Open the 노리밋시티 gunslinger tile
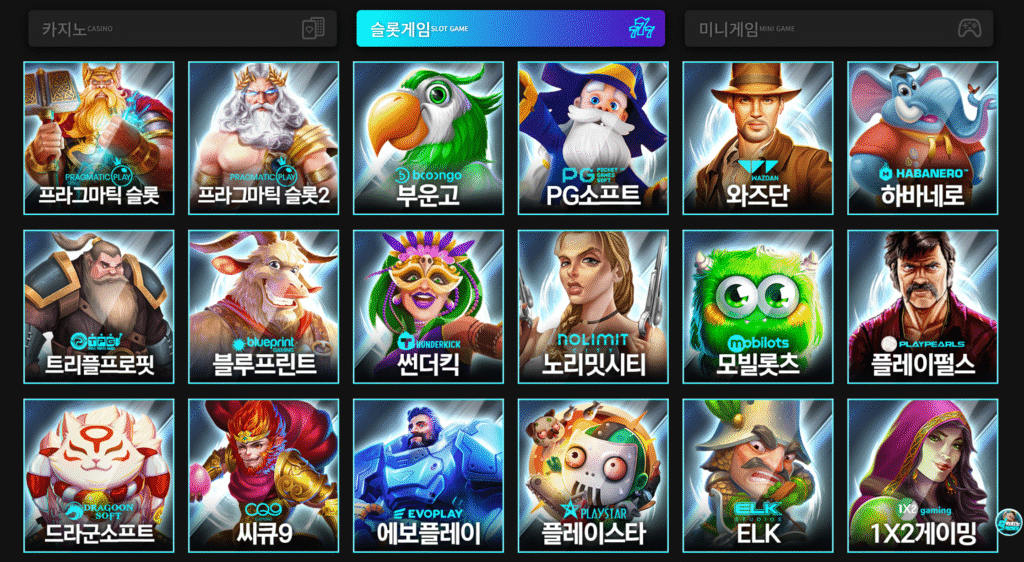This screenshot has height=562, width=1024. 593,307
